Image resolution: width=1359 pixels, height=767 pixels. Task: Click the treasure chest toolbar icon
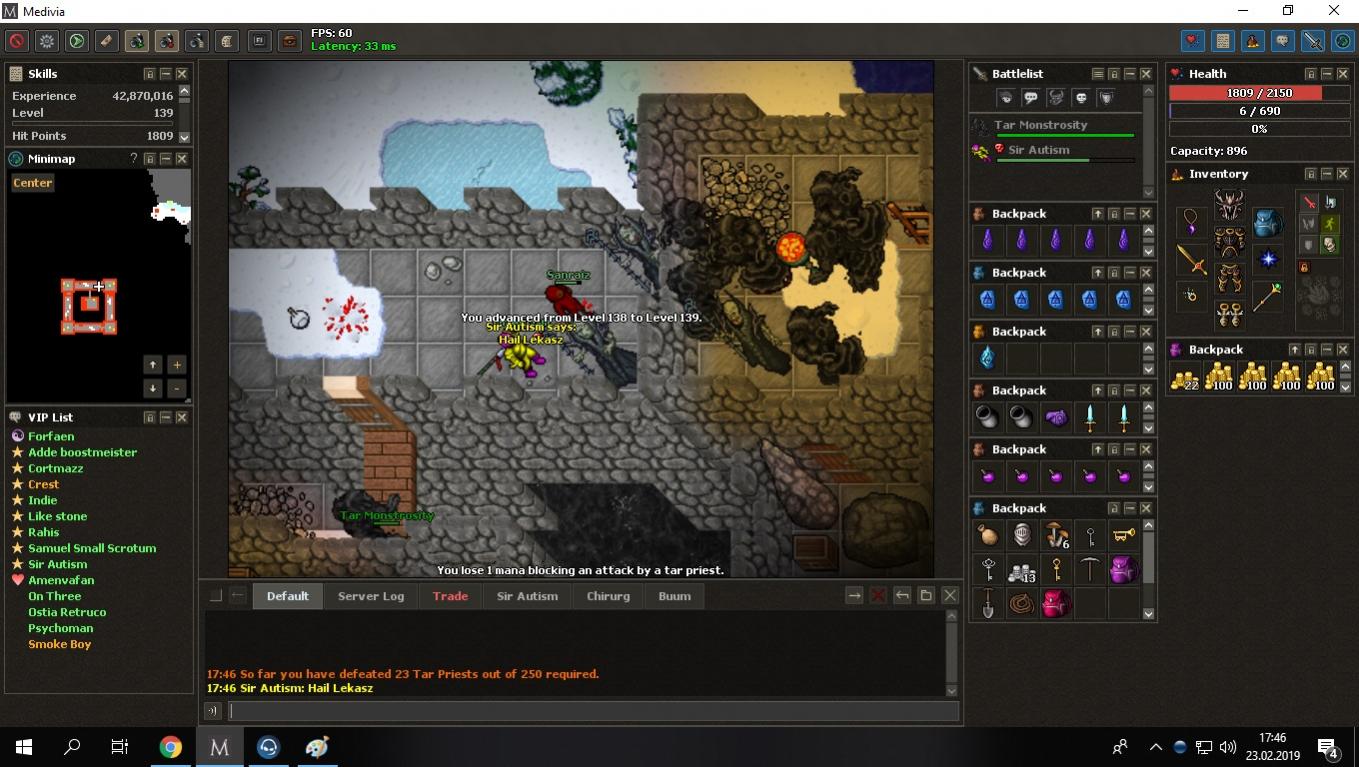point(289,41)
